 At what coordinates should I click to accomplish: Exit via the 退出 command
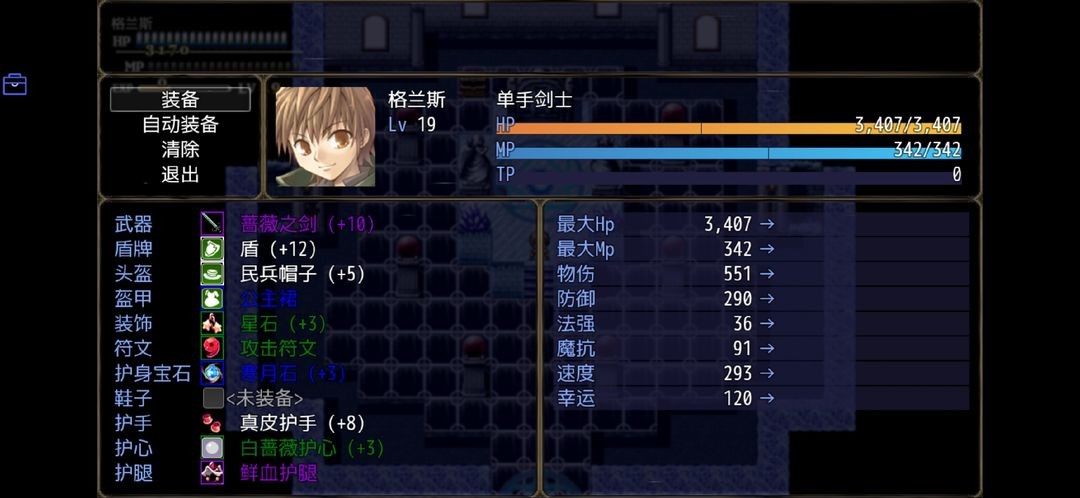(180, 175)
